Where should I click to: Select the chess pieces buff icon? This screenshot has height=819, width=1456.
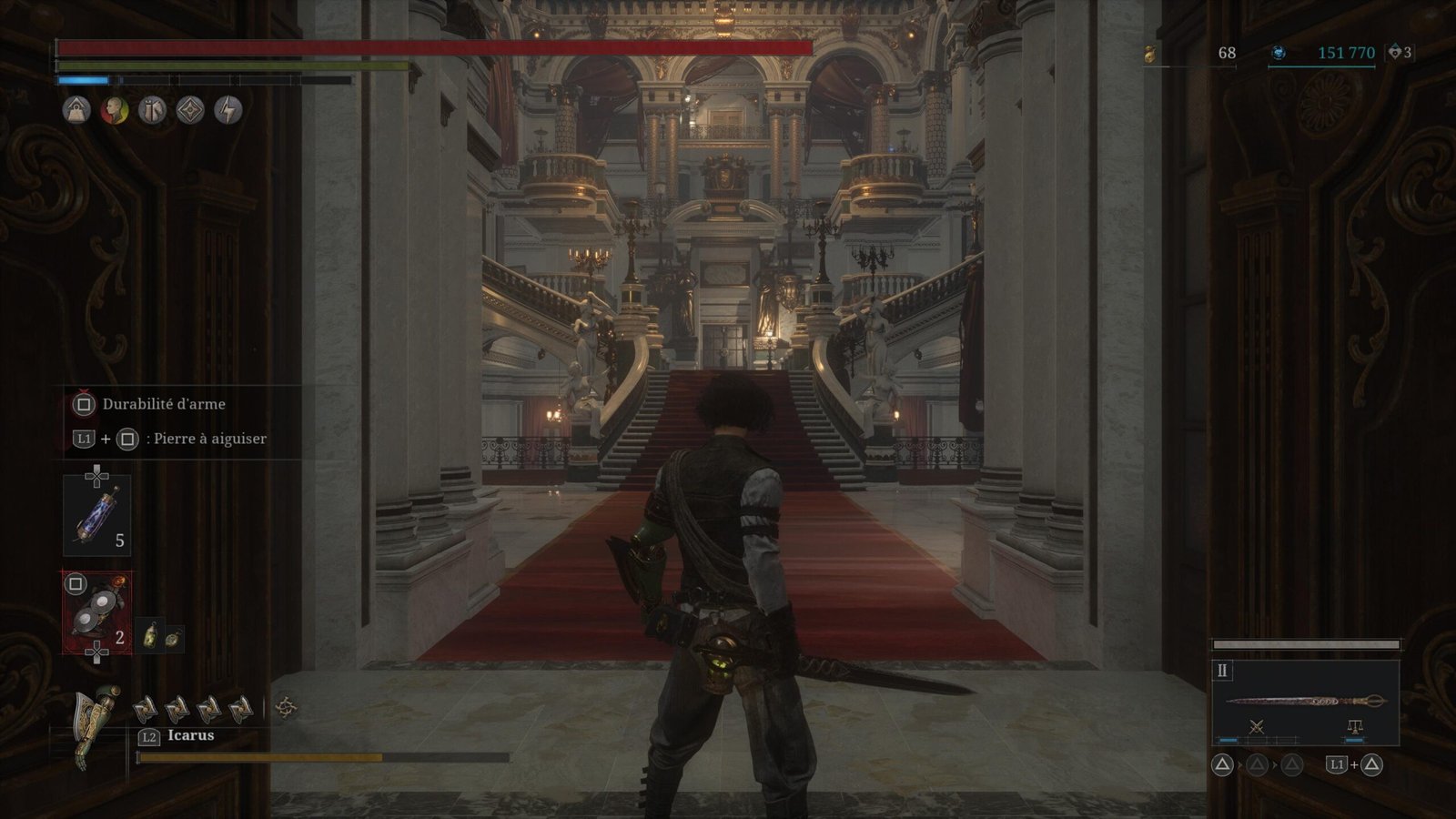coord(152,110)
